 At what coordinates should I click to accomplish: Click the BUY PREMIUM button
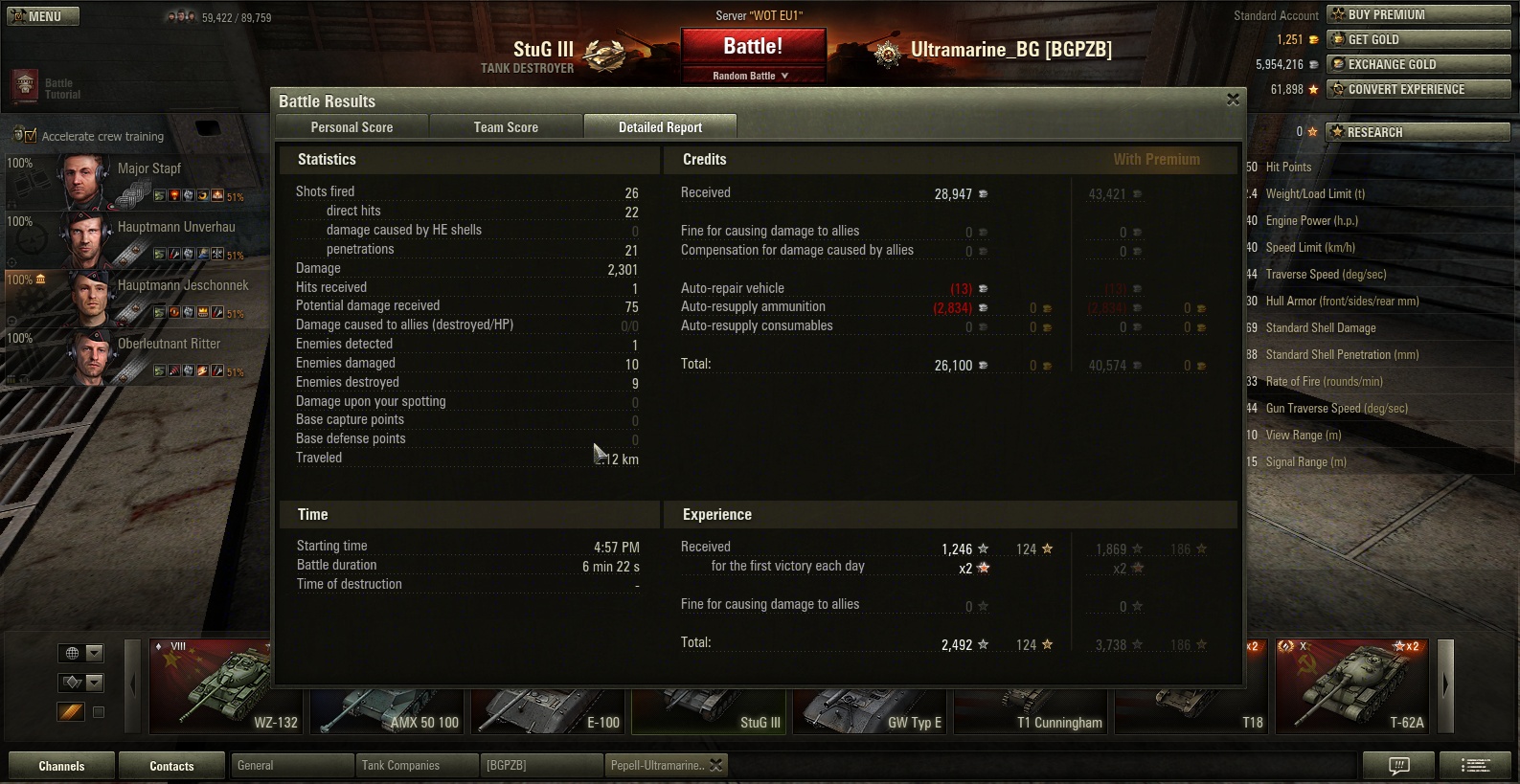pos(1418,14)
